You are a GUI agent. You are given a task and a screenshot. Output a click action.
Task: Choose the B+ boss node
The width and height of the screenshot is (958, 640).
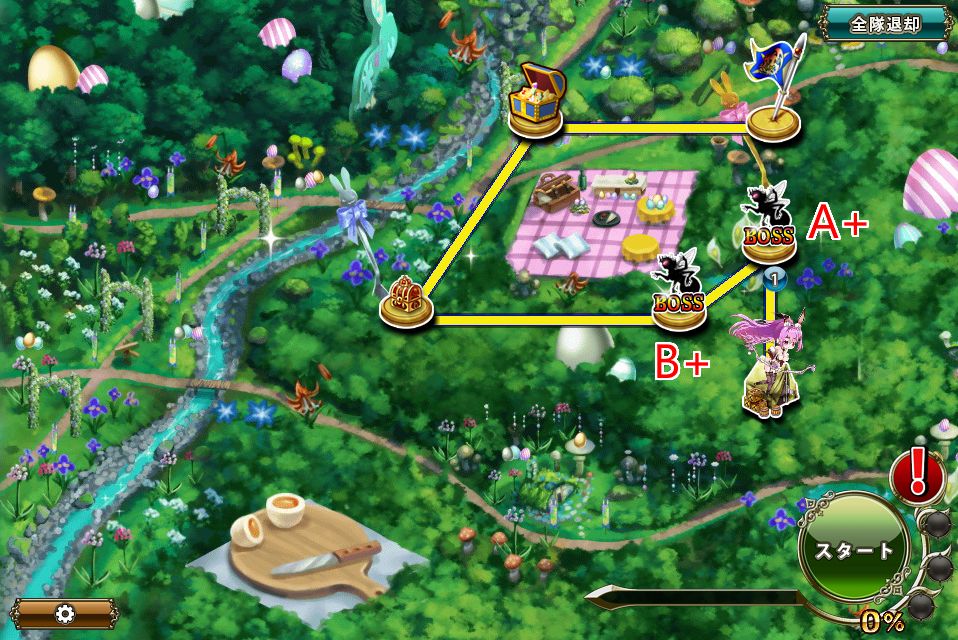point(679,293)
